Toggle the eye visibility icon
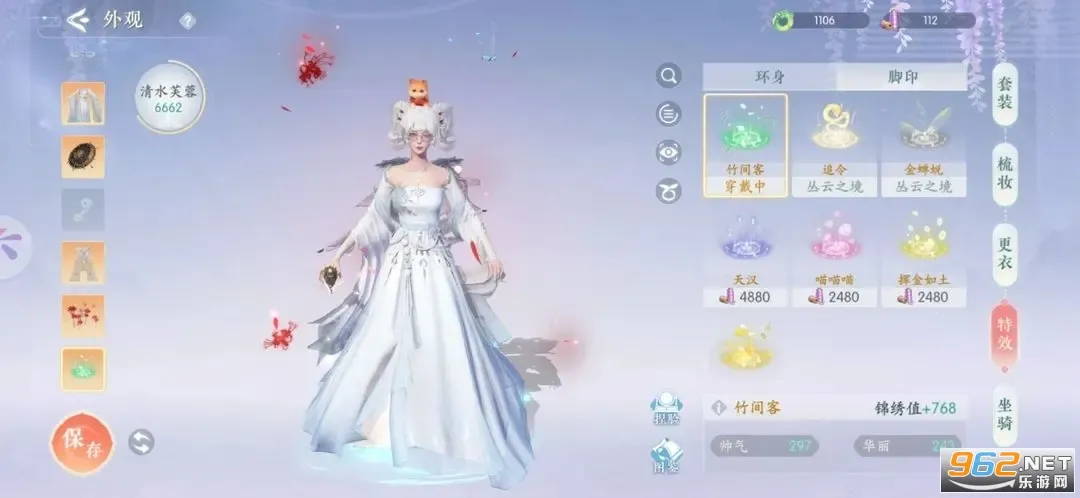Image resolution: width=1080 pixels, height=498 pixels. [x=668, y=152]
